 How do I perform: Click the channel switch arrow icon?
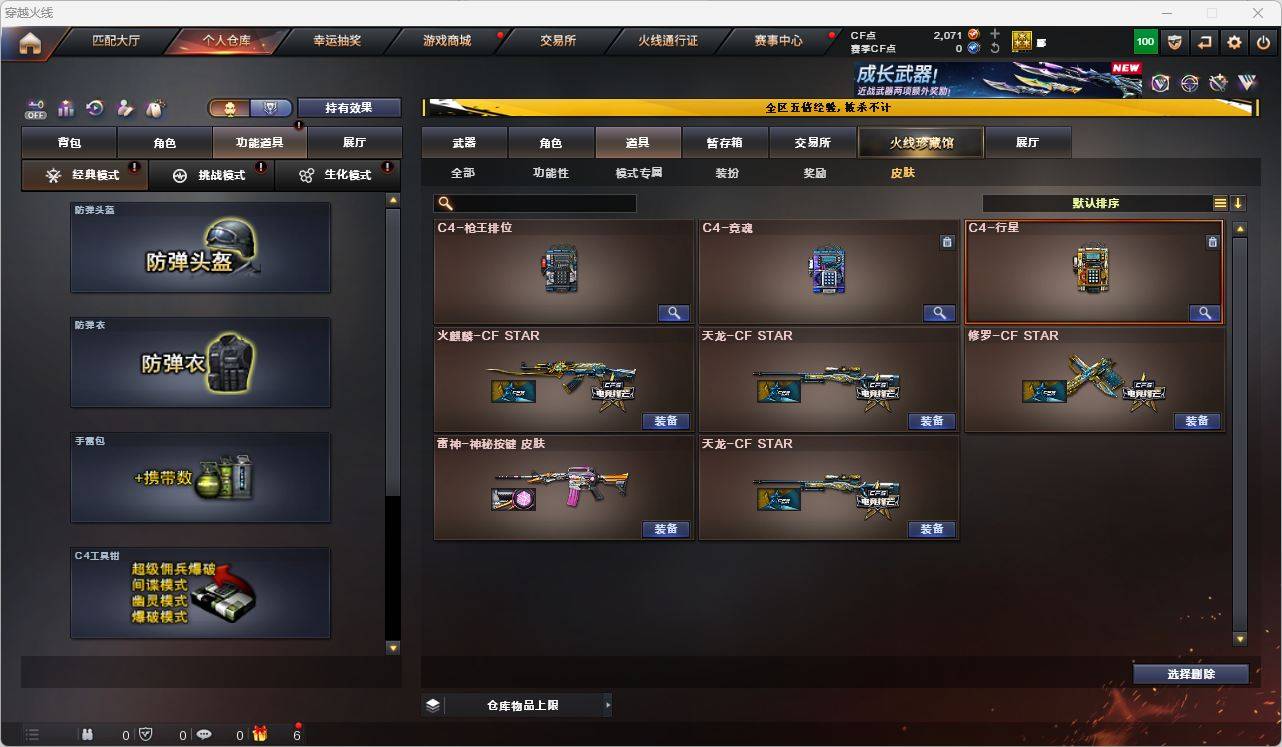[1204, 41]
